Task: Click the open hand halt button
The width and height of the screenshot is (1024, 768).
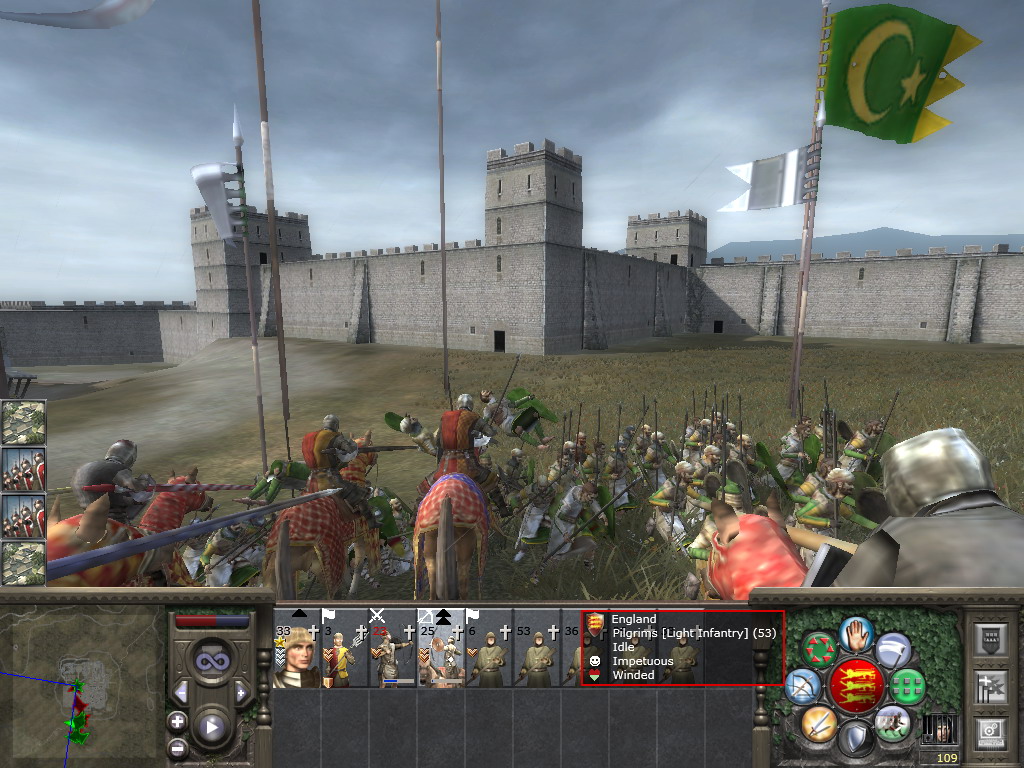Action: click(x=856, y=633)
